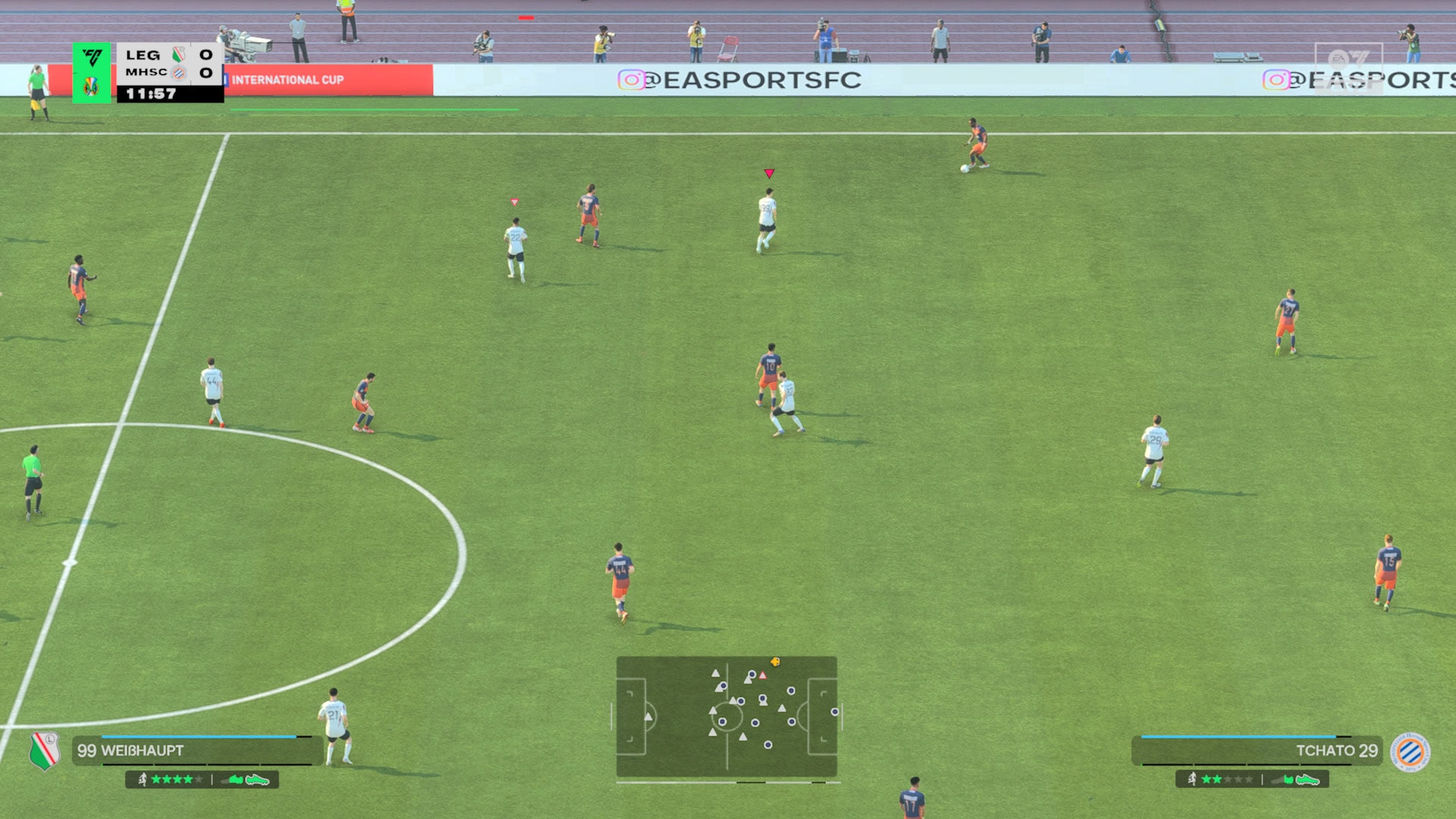Select the Tchato player name panel

point(1259,751)
